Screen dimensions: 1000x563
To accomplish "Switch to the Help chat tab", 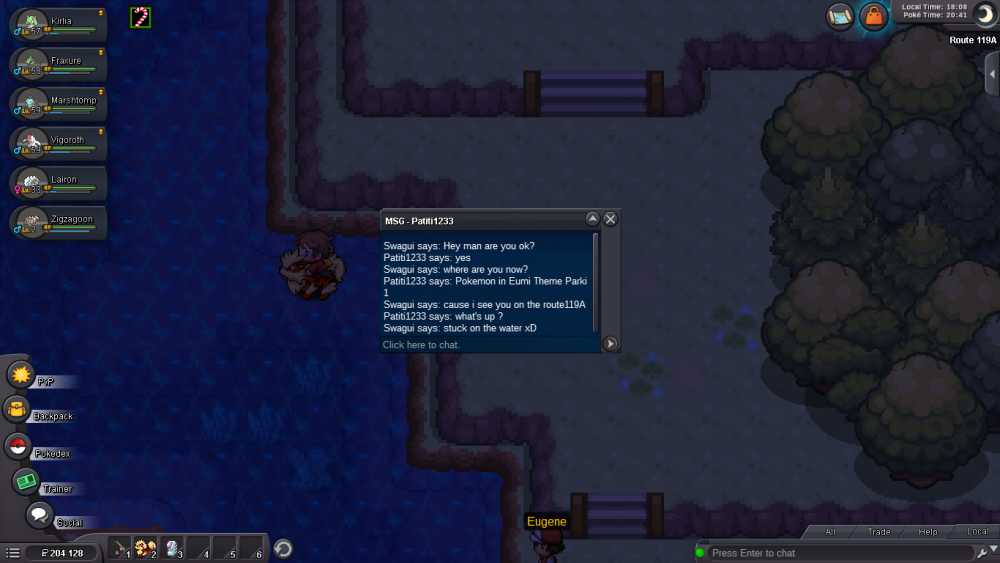I will point(928,532).
